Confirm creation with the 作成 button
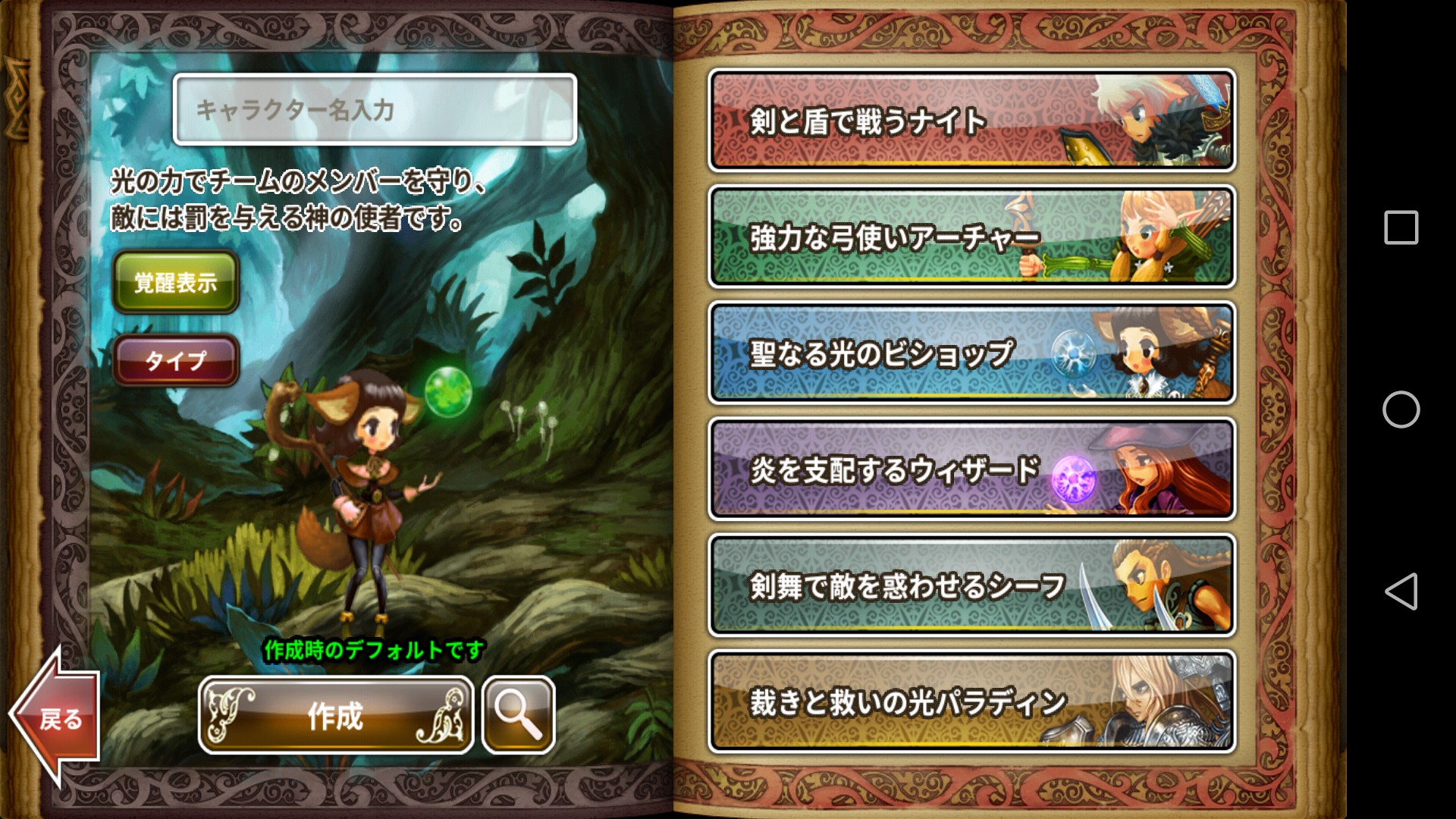Image resolution: width=1456 pixels, height=819 pixels. (336, 715)
